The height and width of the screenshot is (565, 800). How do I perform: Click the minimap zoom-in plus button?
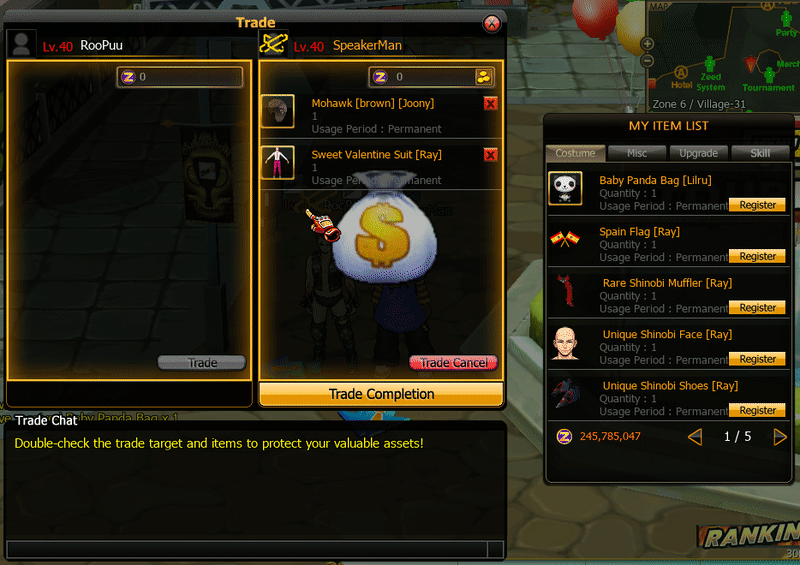pos(648,44)
